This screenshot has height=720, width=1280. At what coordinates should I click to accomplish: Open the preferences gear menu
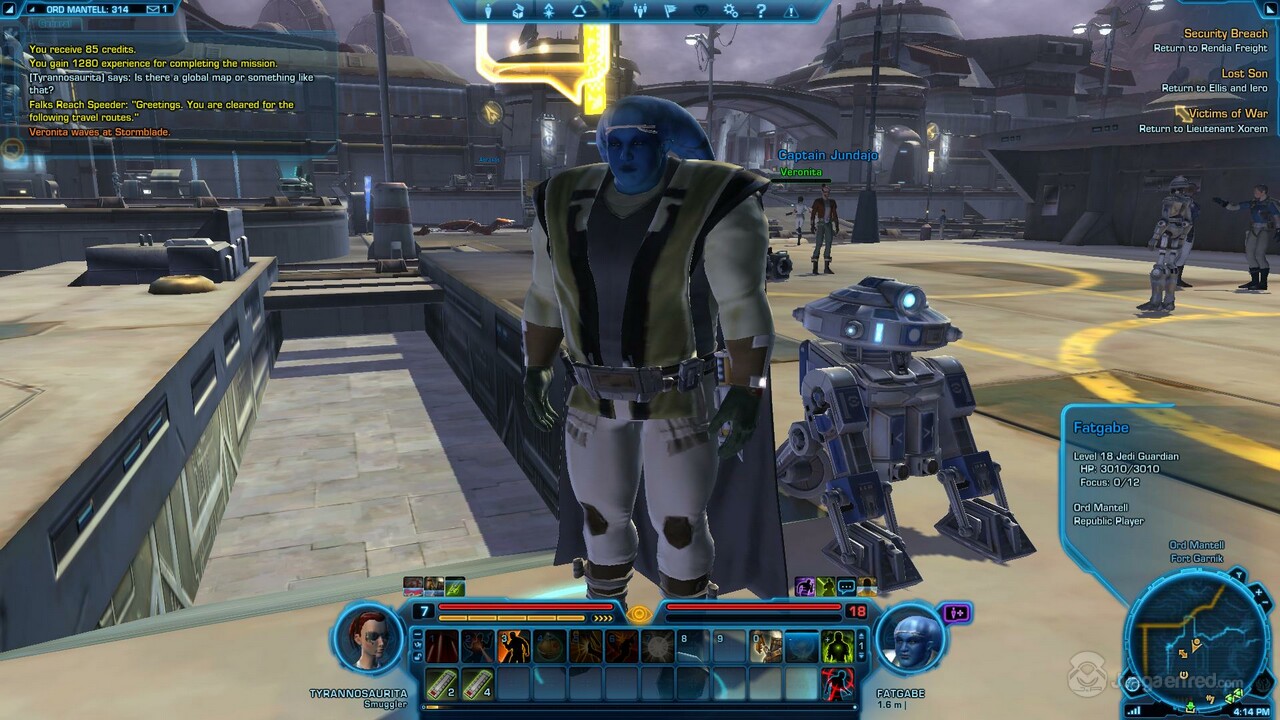731,11
